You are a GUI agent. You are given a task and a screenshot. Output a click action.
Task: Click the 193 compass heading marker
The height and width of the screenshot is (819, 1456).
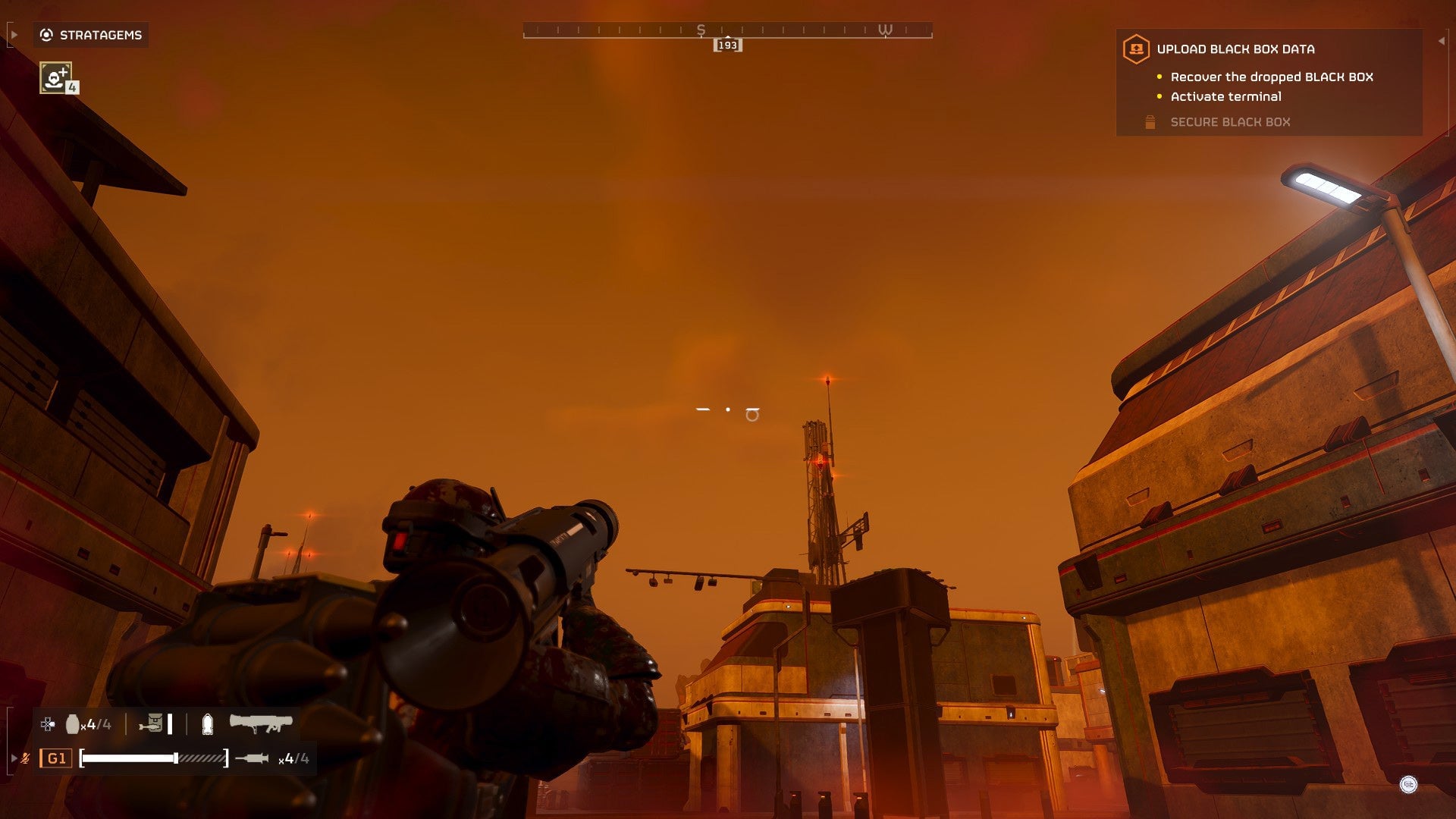pyautogui.click(x=727, y=45)
